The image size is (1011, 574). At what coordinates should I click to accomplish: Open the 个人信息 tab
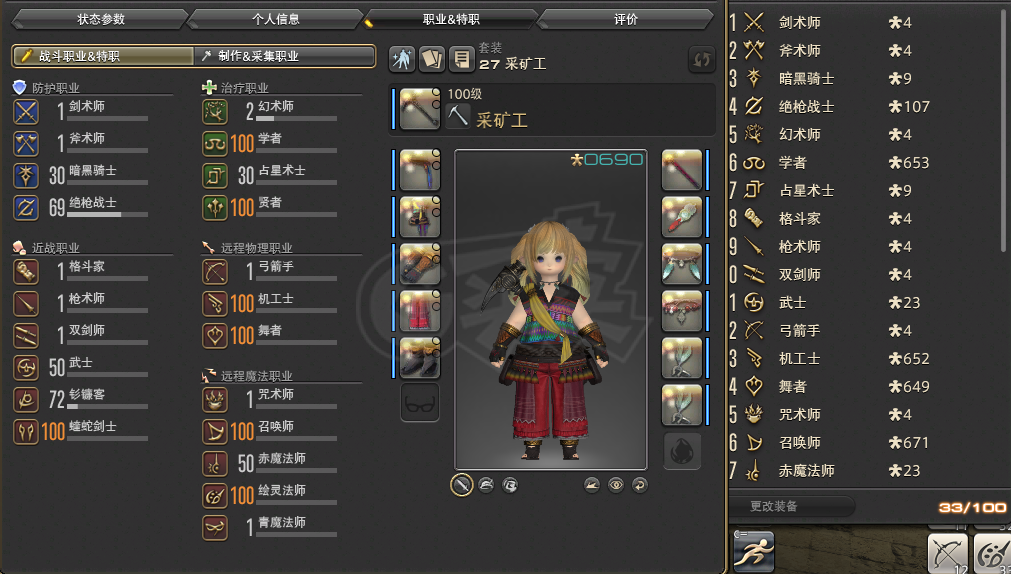(276, 19)
